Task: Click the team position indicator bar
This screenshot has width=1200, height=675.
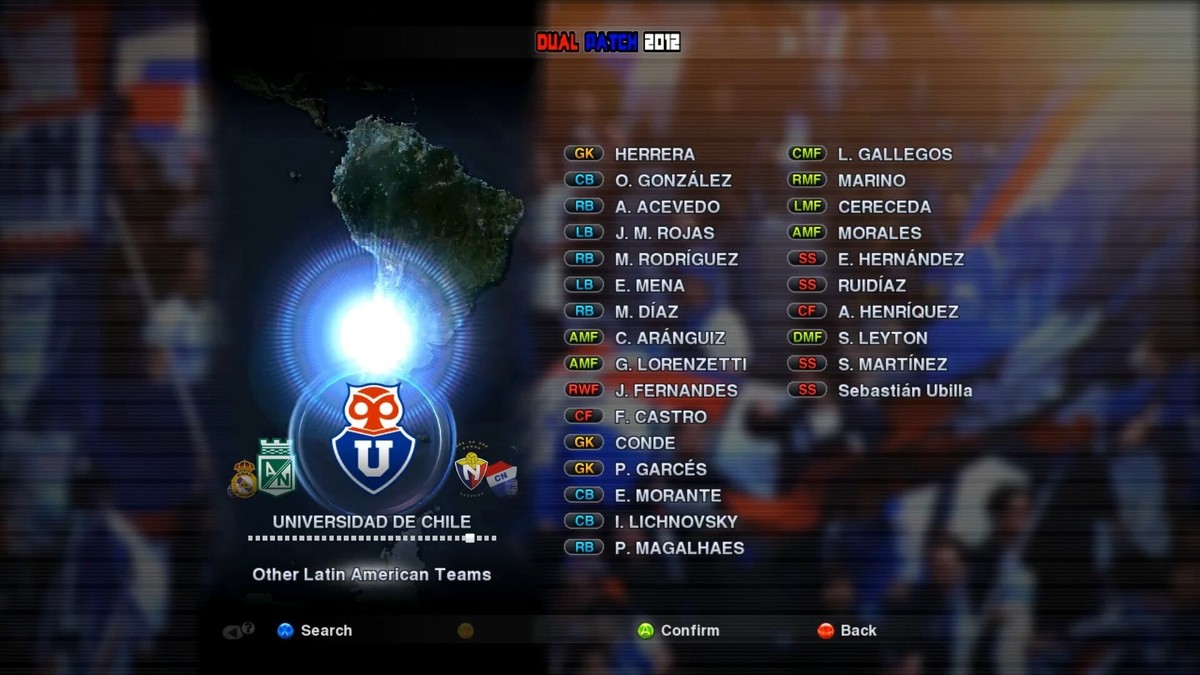Action: coord(371,538)
